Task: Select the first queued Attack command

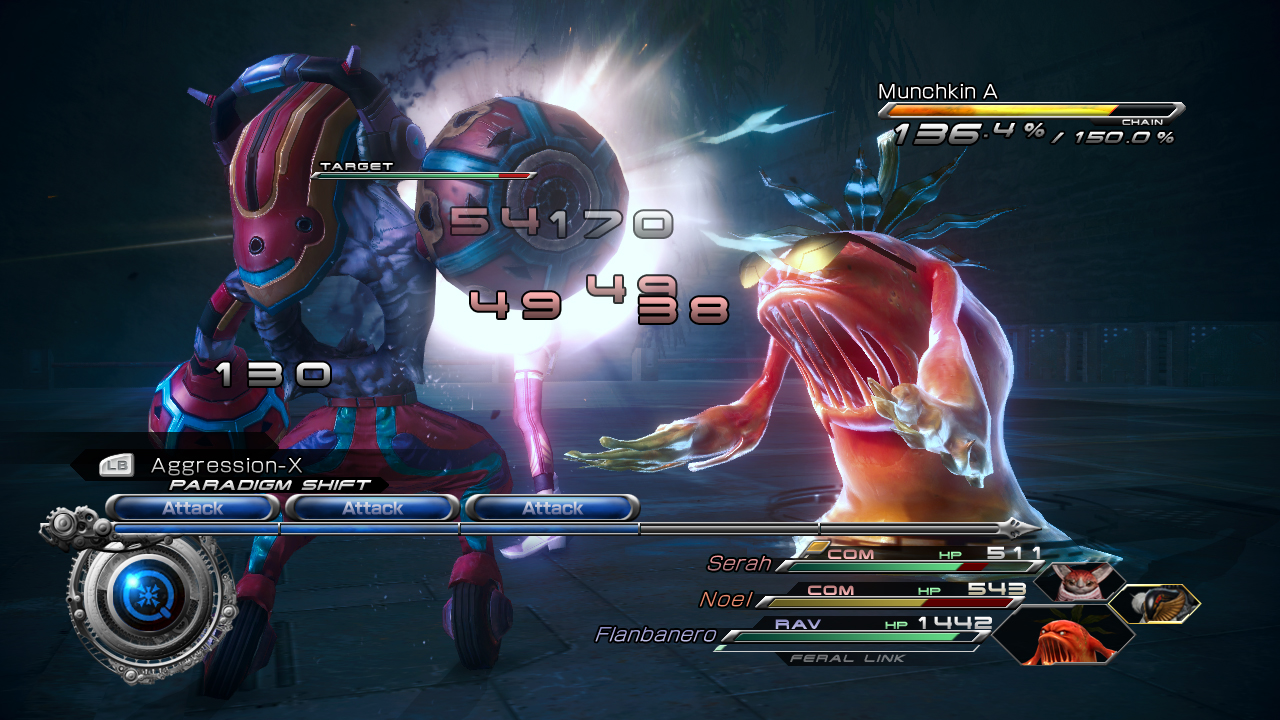Action: coord(193,508)
